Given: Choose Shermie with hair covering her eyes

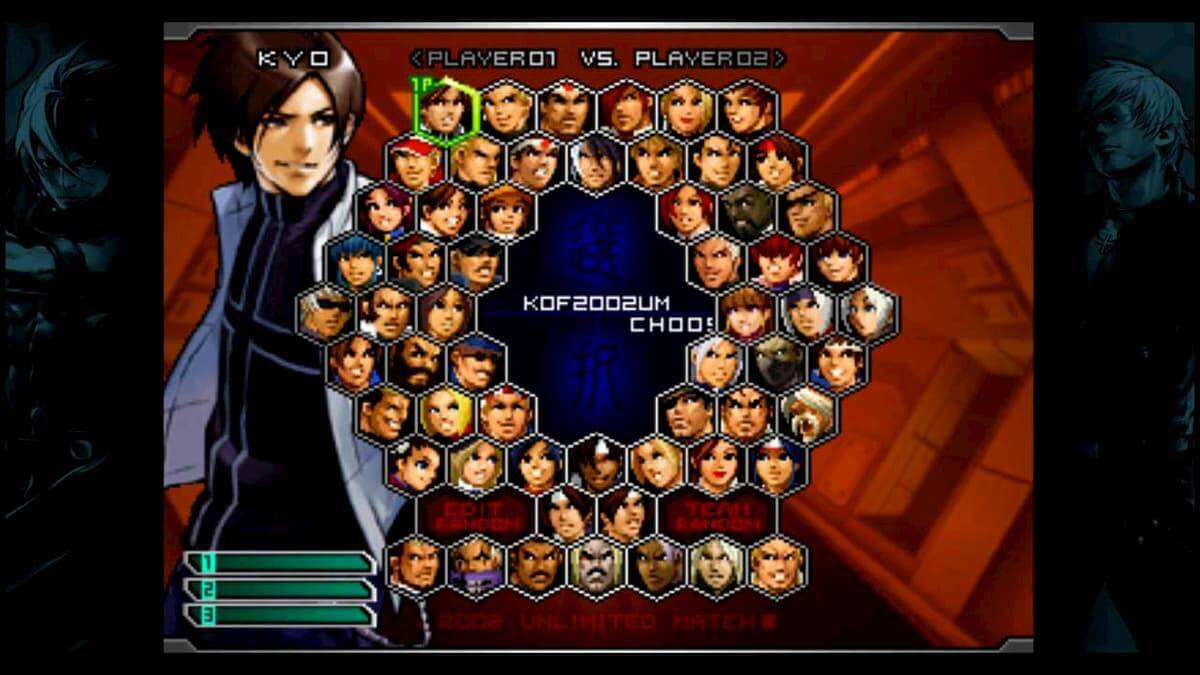Looking at the screenshot, I should [x=776, y=262].
